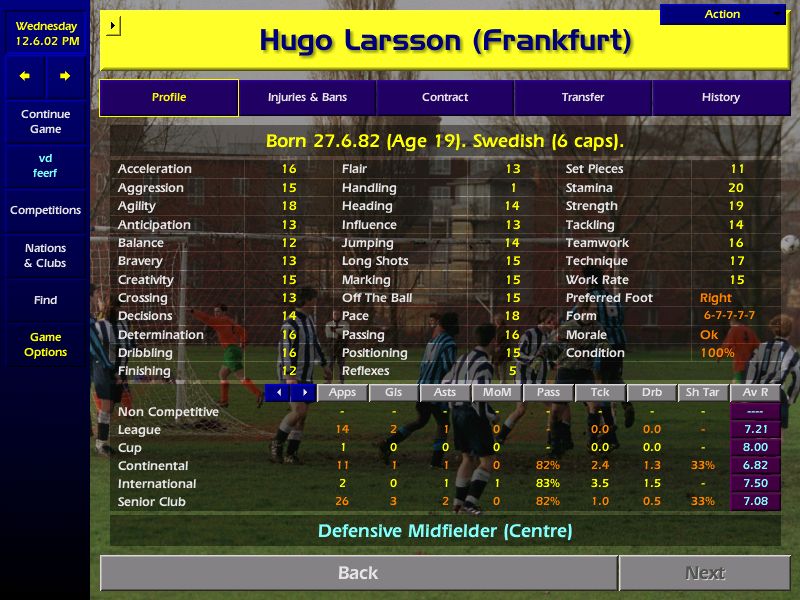Image resolution: width=800 pixels, height=600 pixels.
Task: Navigate forward with the sidebar right arrow
Action: point(65,76)
